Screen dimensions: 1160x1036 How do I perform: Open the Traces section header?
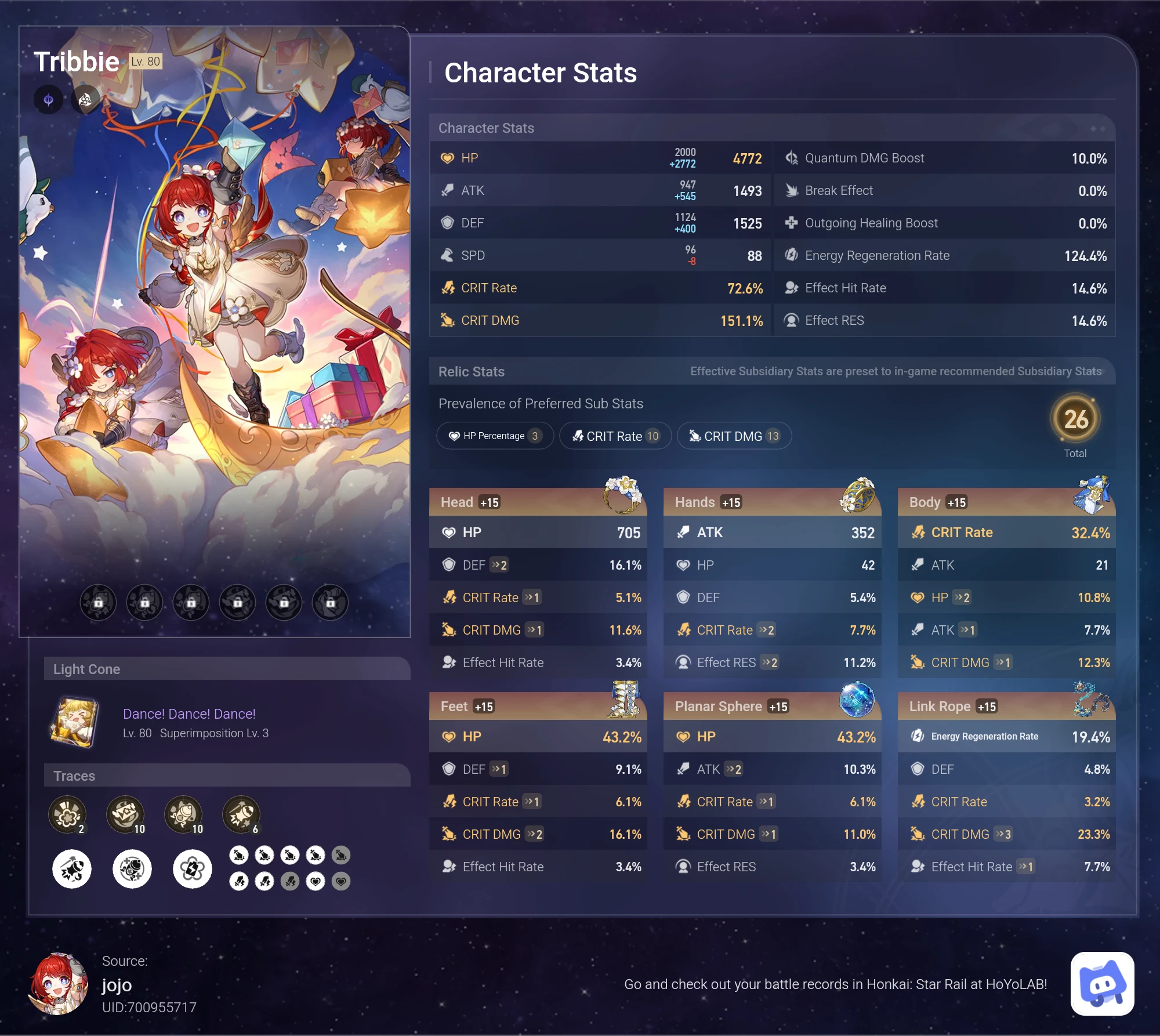pos(74,776)
